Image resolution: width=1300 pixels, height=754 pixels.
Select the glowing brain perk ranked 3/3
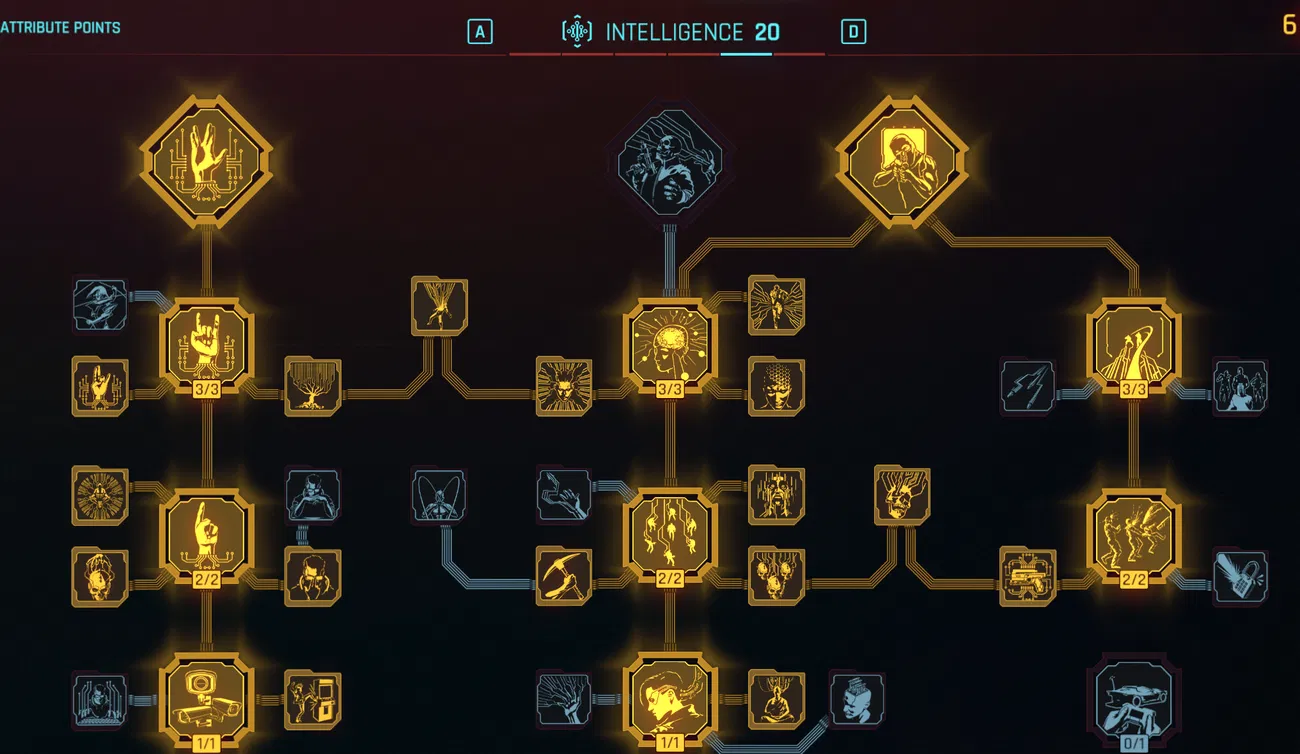[x=668, y=345]
